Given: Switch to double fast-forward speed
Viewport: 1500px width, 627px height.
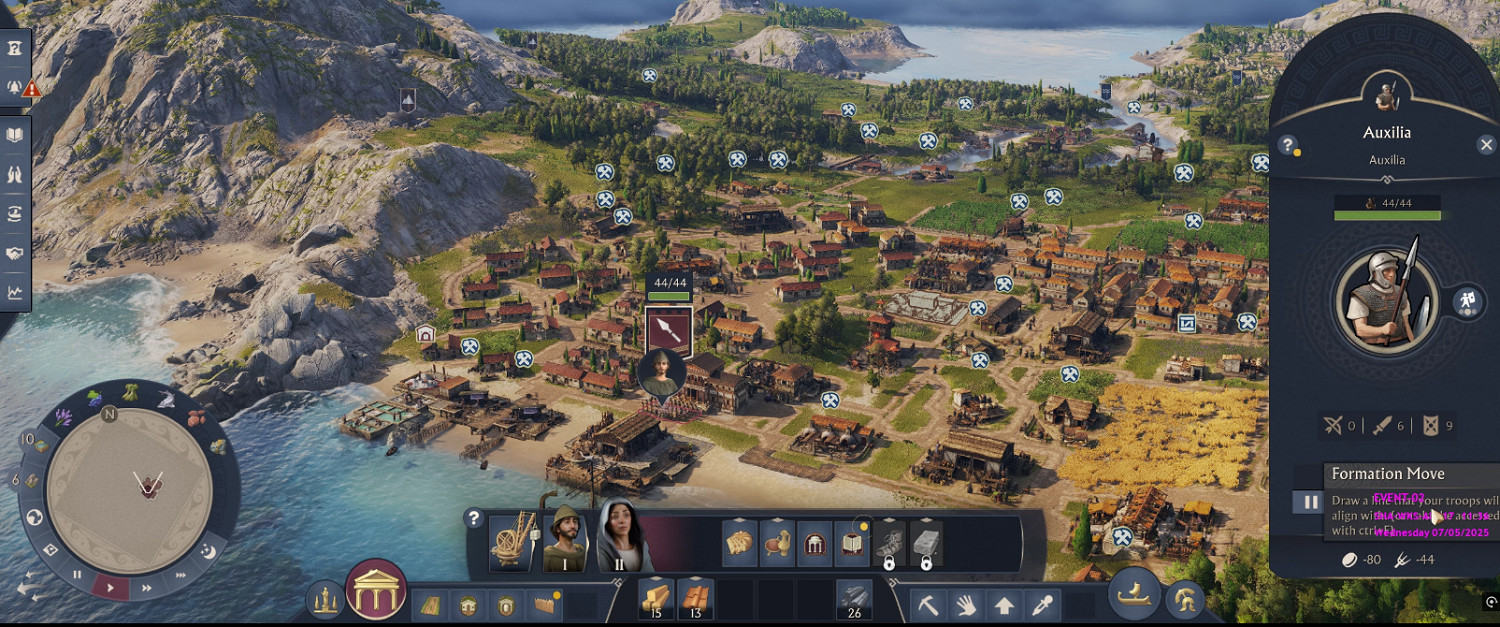Looking at the screenshot, I should coord(145,588).
